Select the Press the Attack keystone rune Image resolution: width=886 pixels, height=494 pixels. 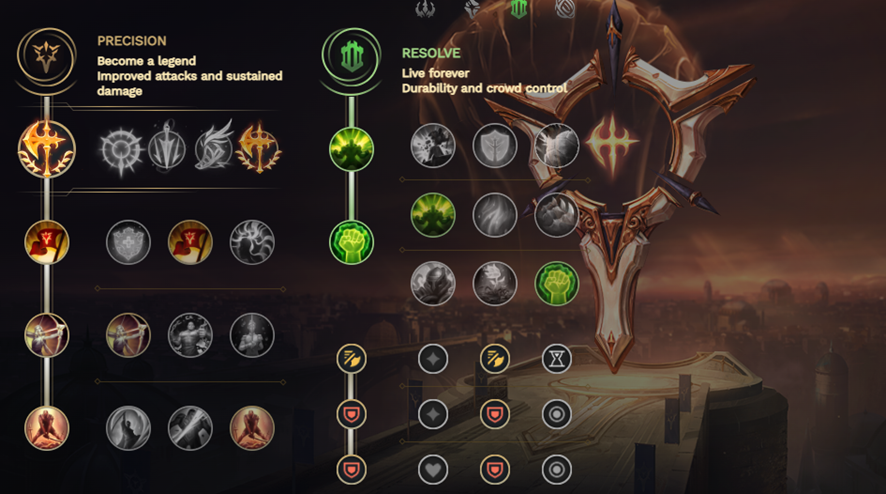pyautogui.click(x=121, y=151)
